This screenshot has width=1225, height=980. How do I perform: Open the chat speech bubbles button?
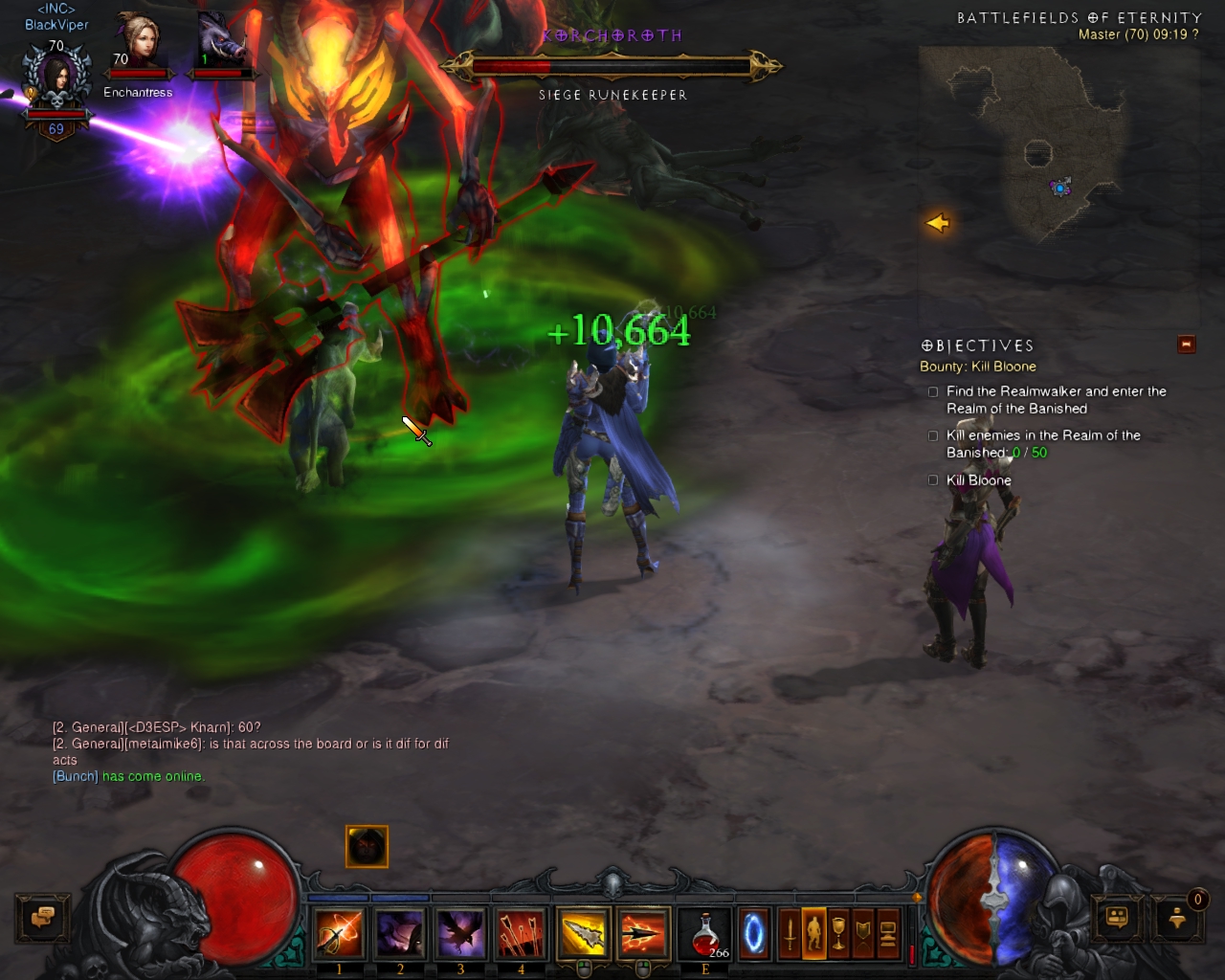(x=42, y=918)
